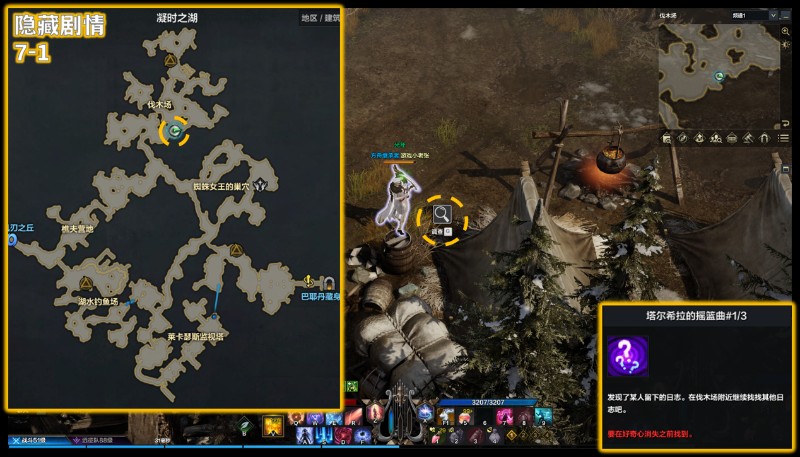Zoom in the minimap with the magnifier
Viewport: 800px width, 457px height.
[787, 32]
